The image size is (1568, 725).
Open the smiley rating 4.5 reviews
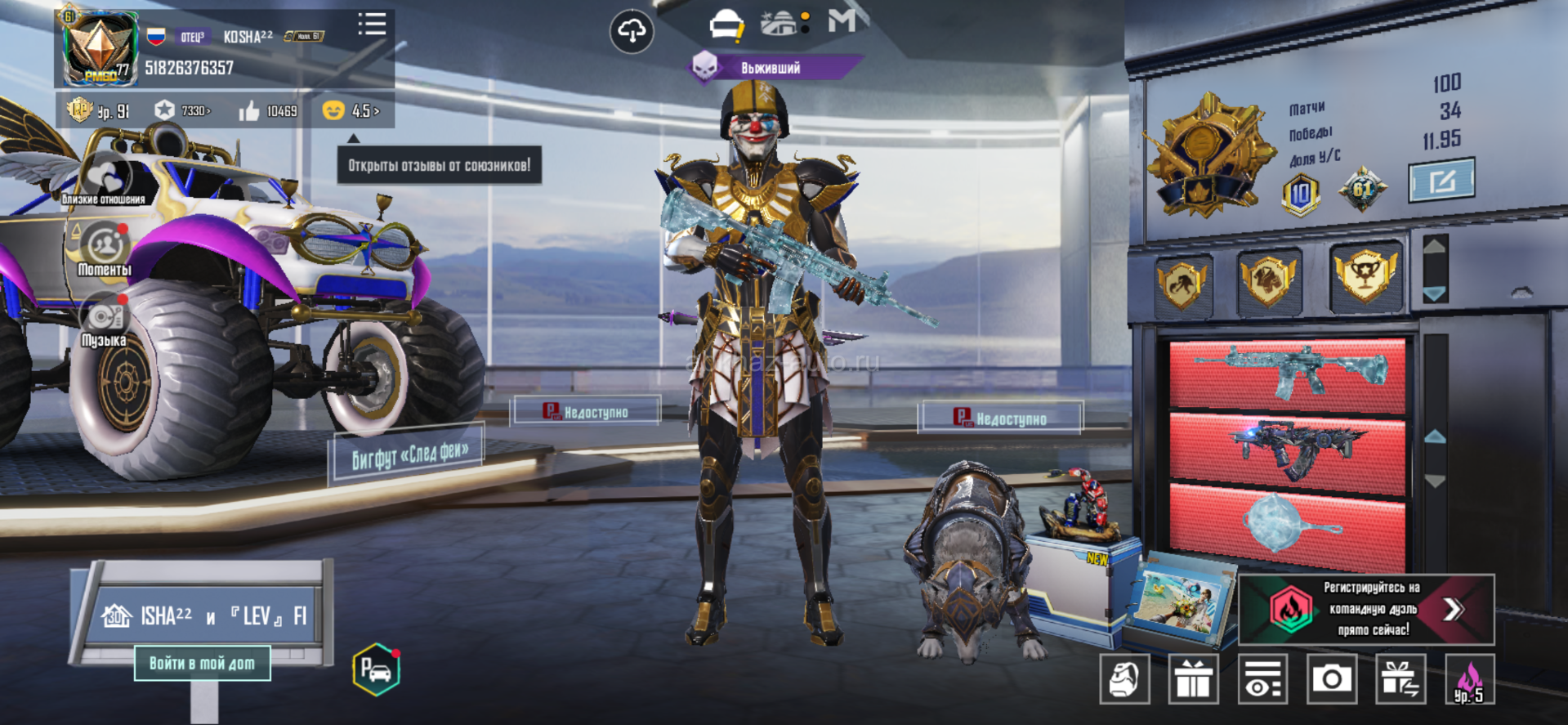pos(351,110)
